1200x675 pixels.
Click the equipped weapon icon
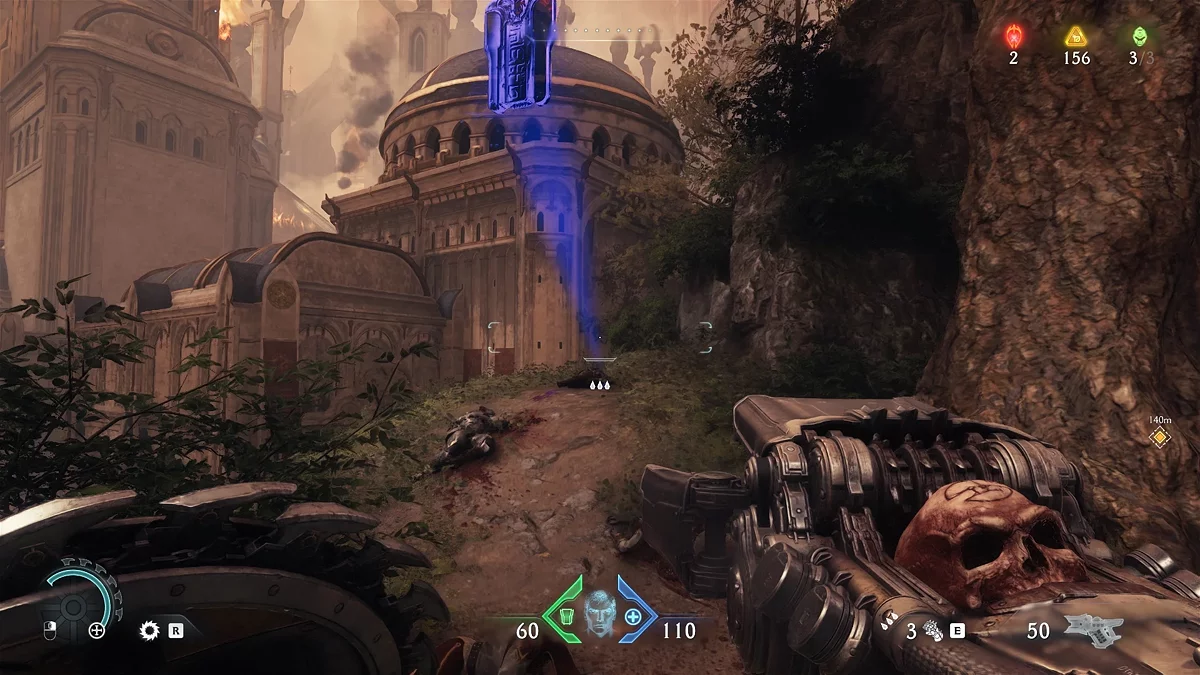(1093, 630)
